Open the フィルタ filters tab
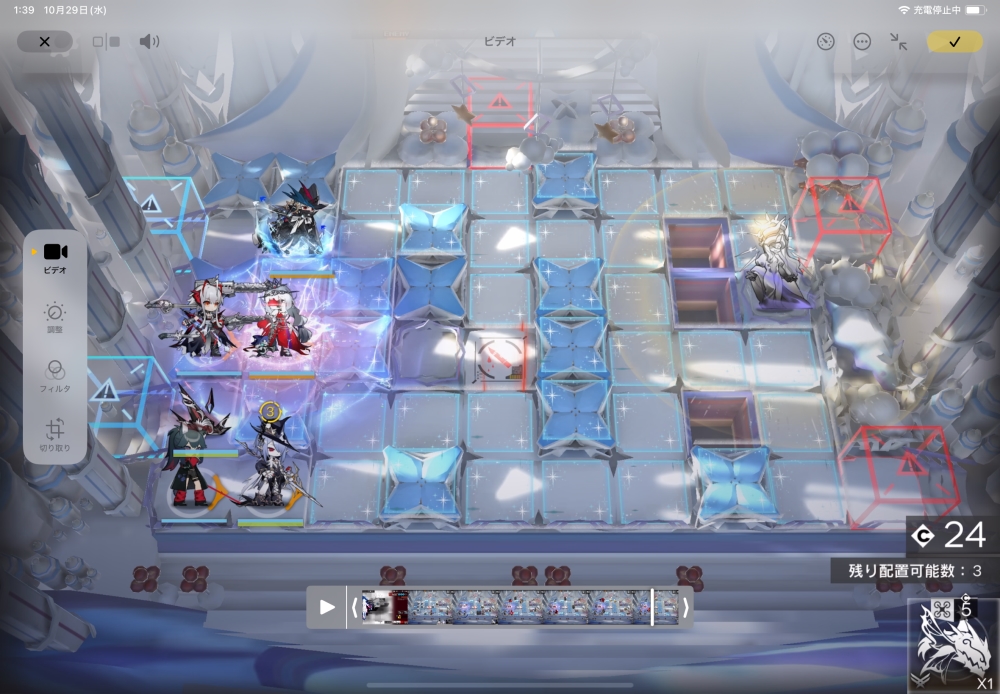This screenshot has height=694, width=1000. [55, 375]
